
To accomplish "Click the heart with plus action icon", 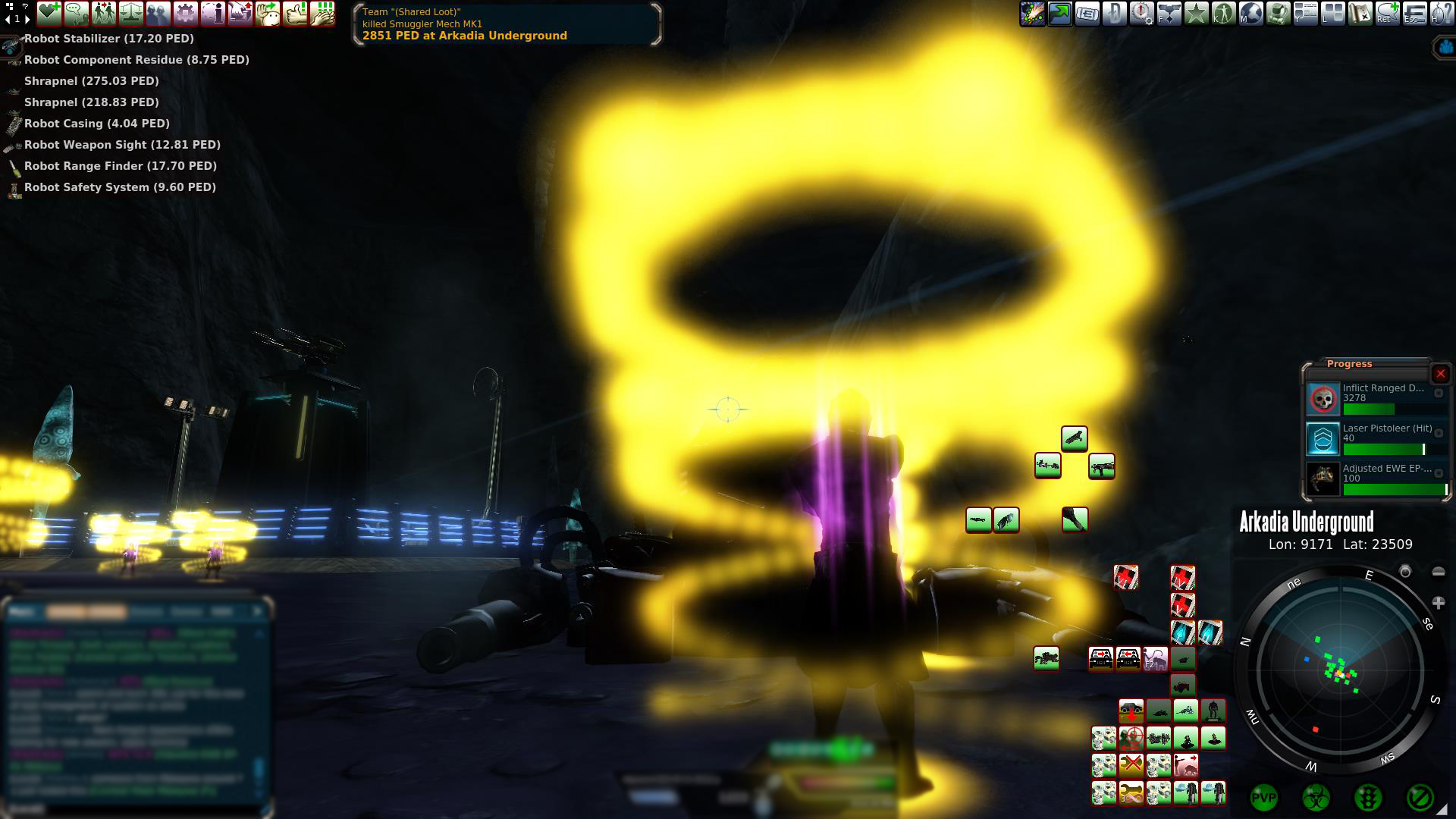I will [x=49, y=13].
